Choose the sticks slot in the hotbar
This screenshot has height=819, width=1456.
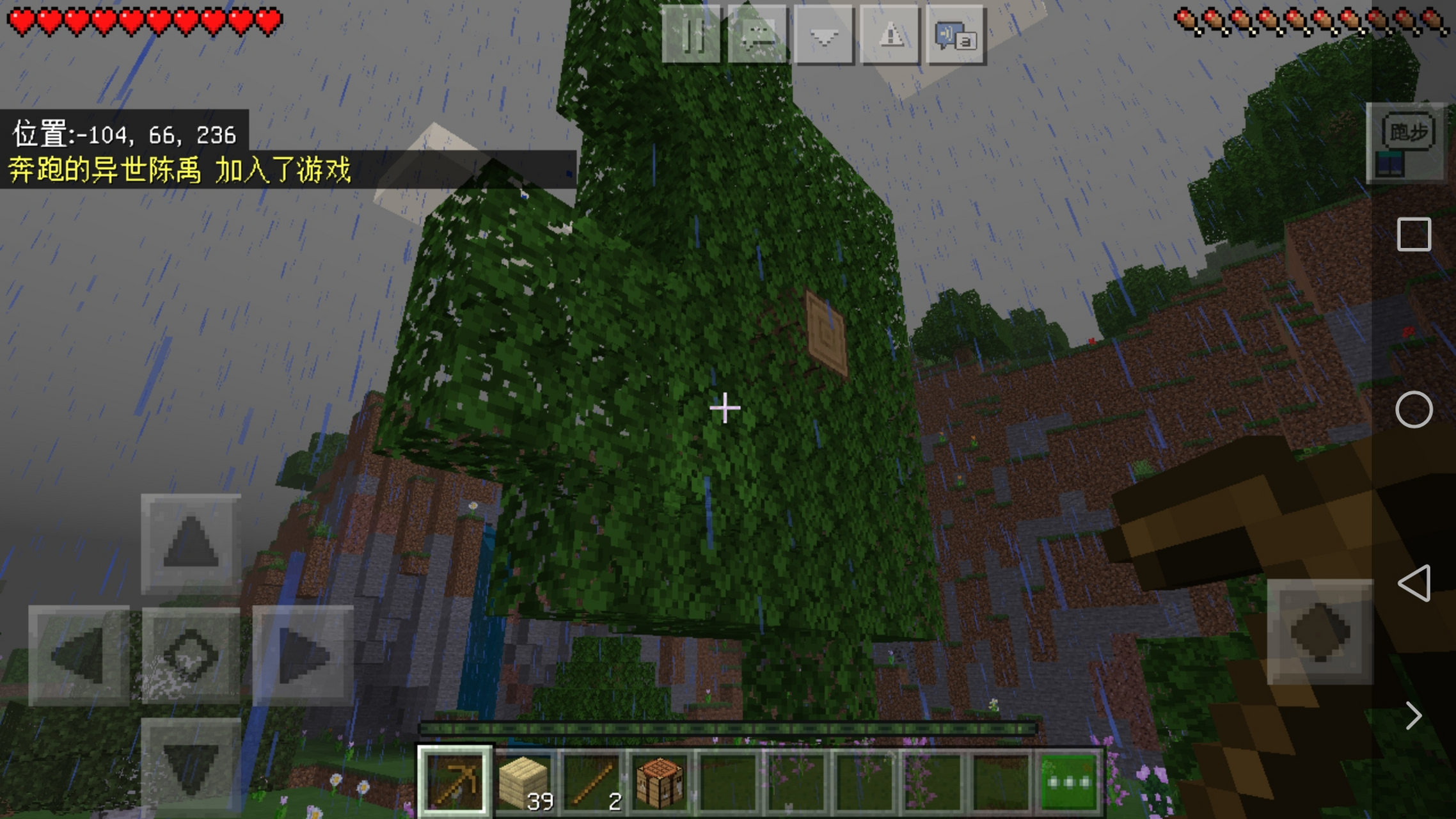pos(592,781)
